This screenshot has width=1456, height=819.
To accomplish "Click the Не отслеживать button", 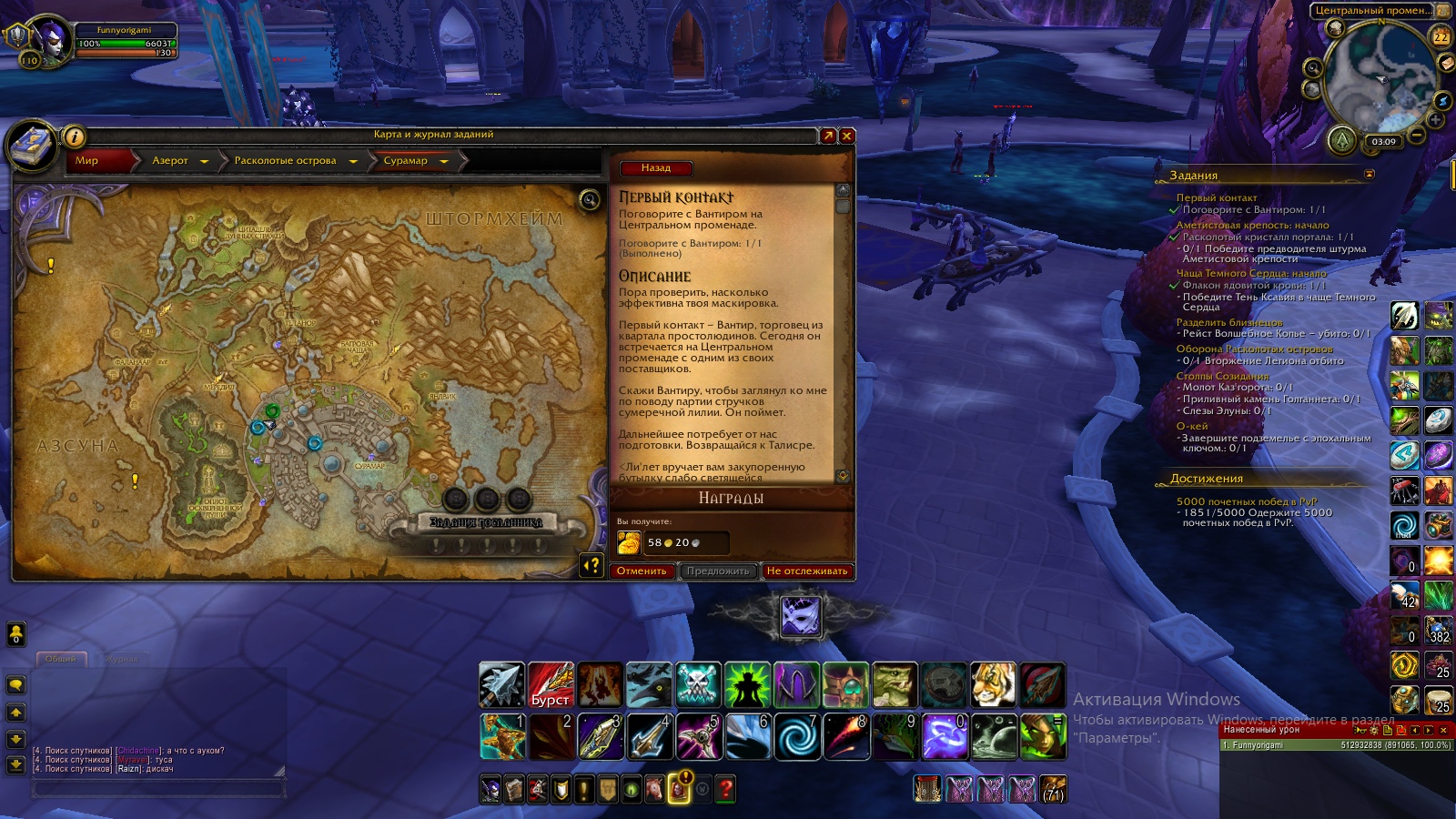I will [806, 571].
